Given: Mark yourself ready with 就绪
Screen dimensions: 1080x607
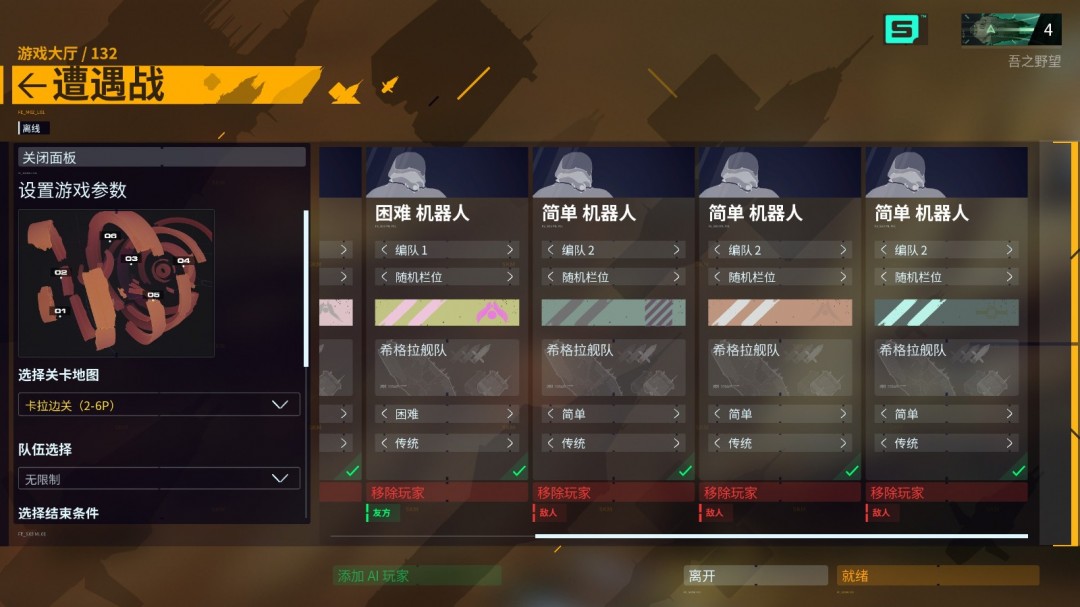Looking at the screenshot, I should click(x=937, y=576).
